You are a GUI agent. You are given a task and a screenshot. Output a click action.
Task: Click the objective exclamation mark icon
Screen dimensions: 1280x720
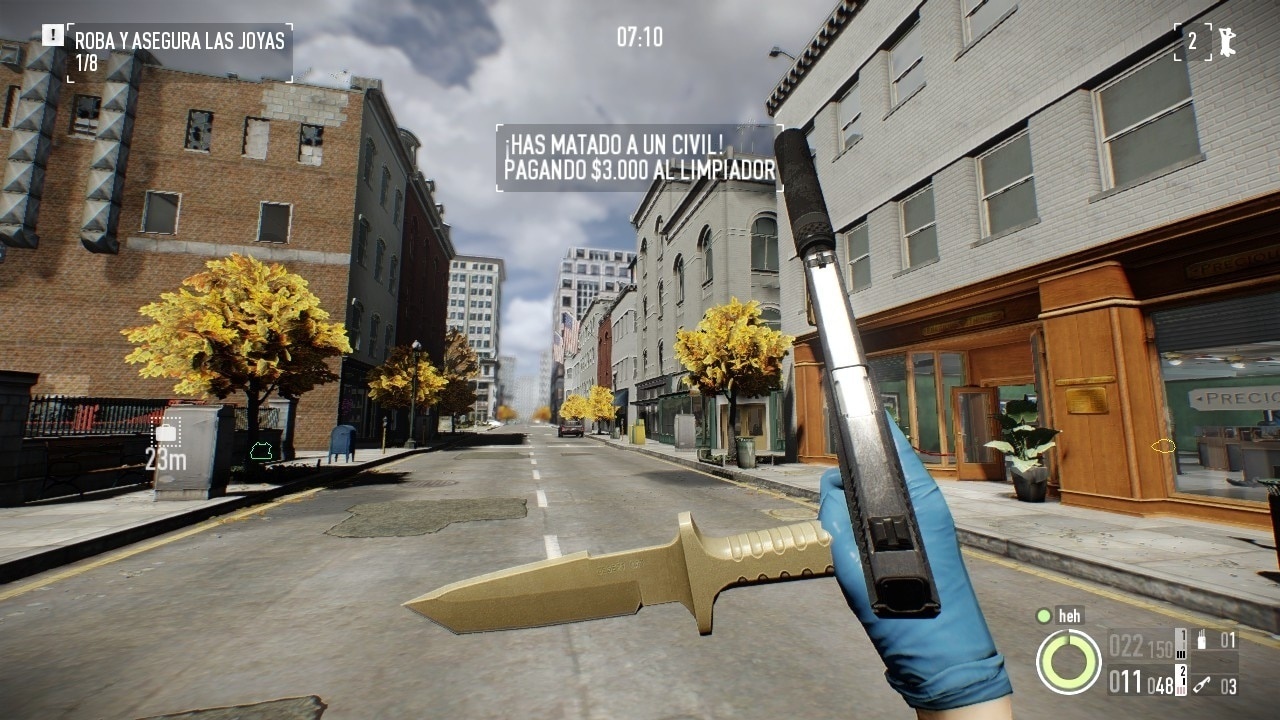52,34
